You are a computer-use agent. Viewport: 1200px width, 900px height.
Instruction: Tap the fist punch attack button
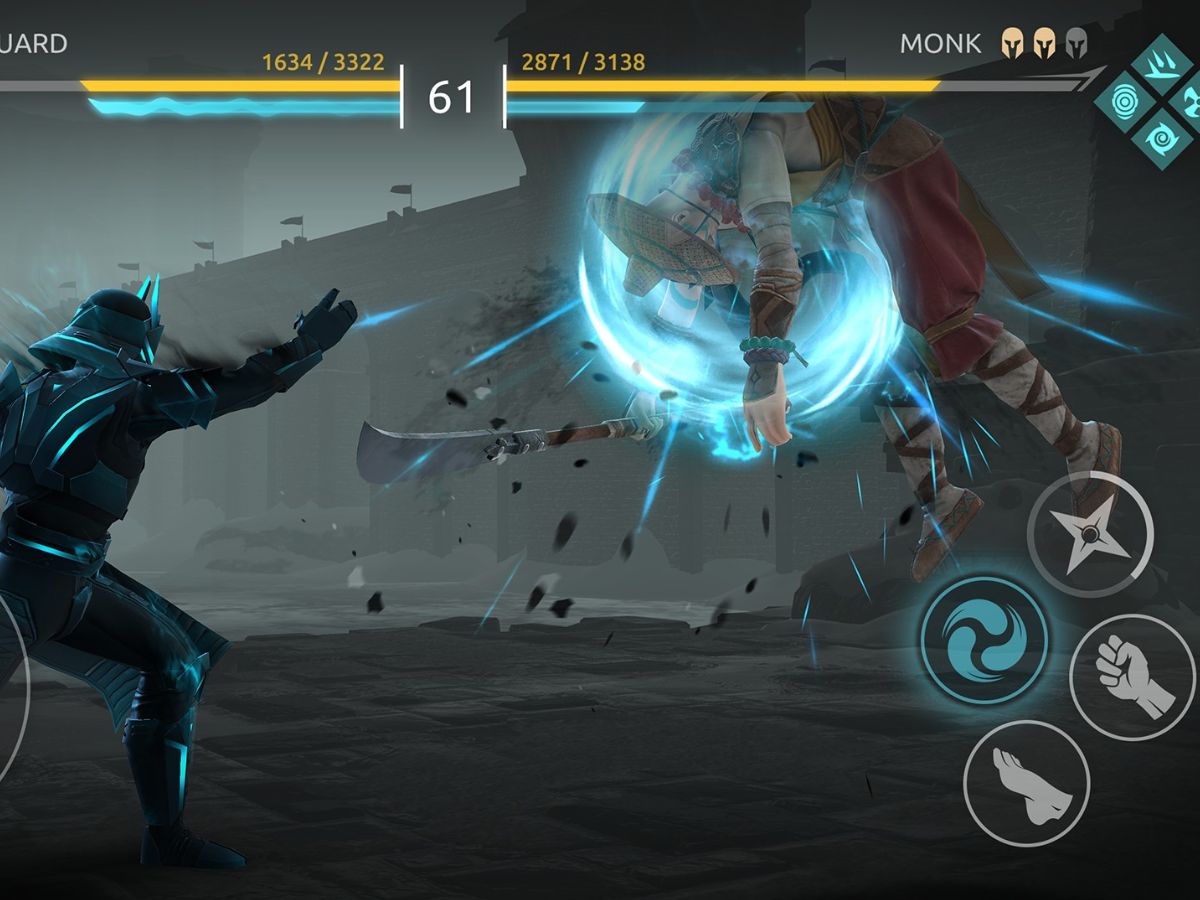click(1133, 677)
